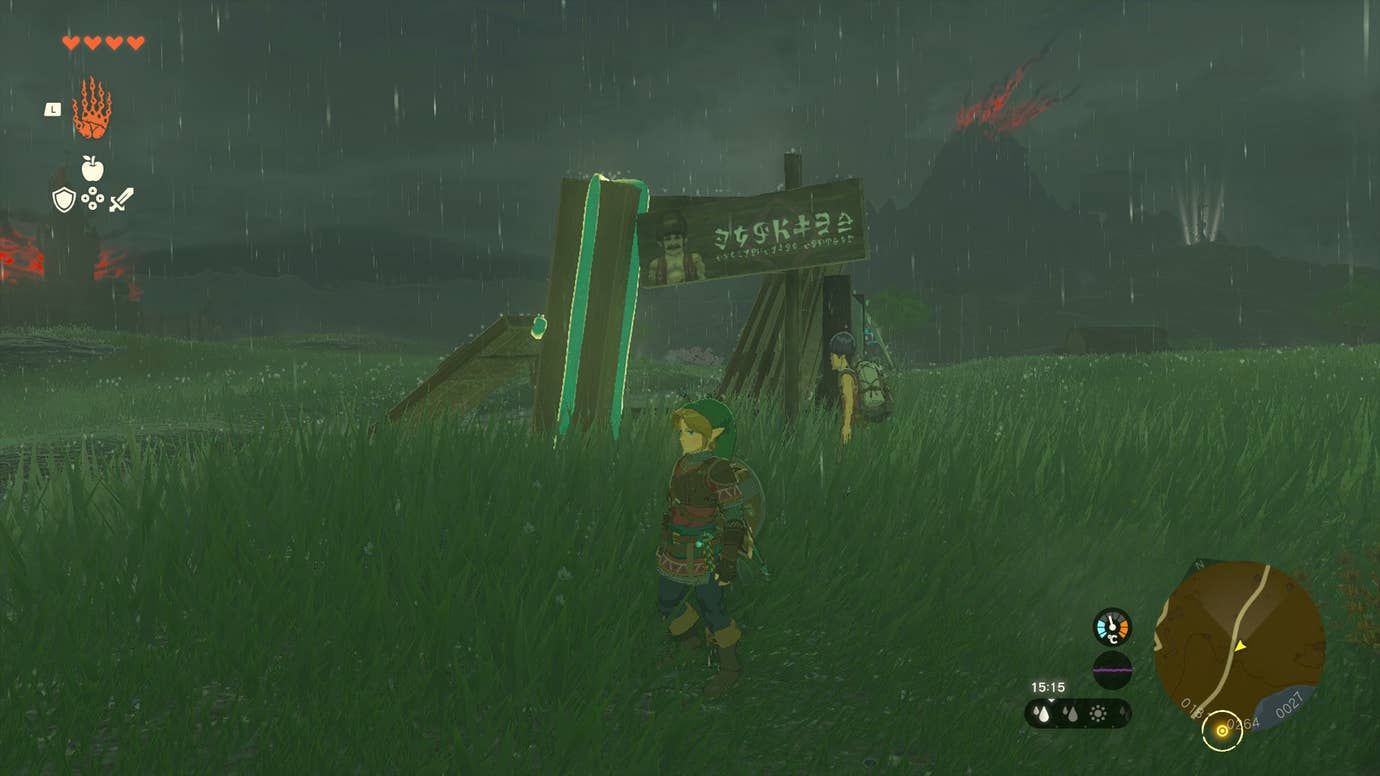This screenshot has height=776, width=1380.
Task: Click the yellow player arrow on the minimap
Action: [1240, 645]
